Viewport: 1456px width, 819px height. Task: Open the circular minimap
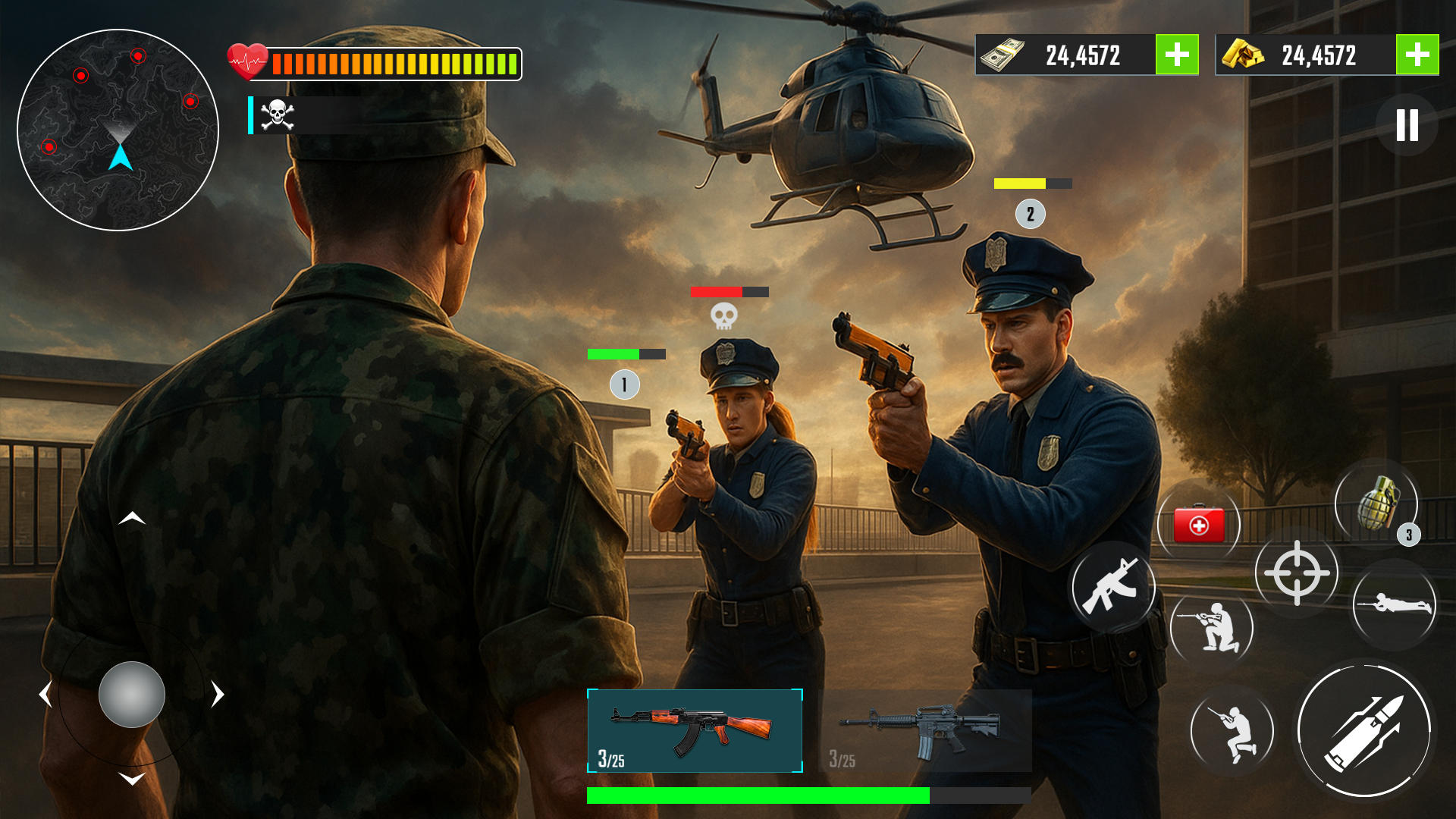pyautogui.click(x=118, y=130)
